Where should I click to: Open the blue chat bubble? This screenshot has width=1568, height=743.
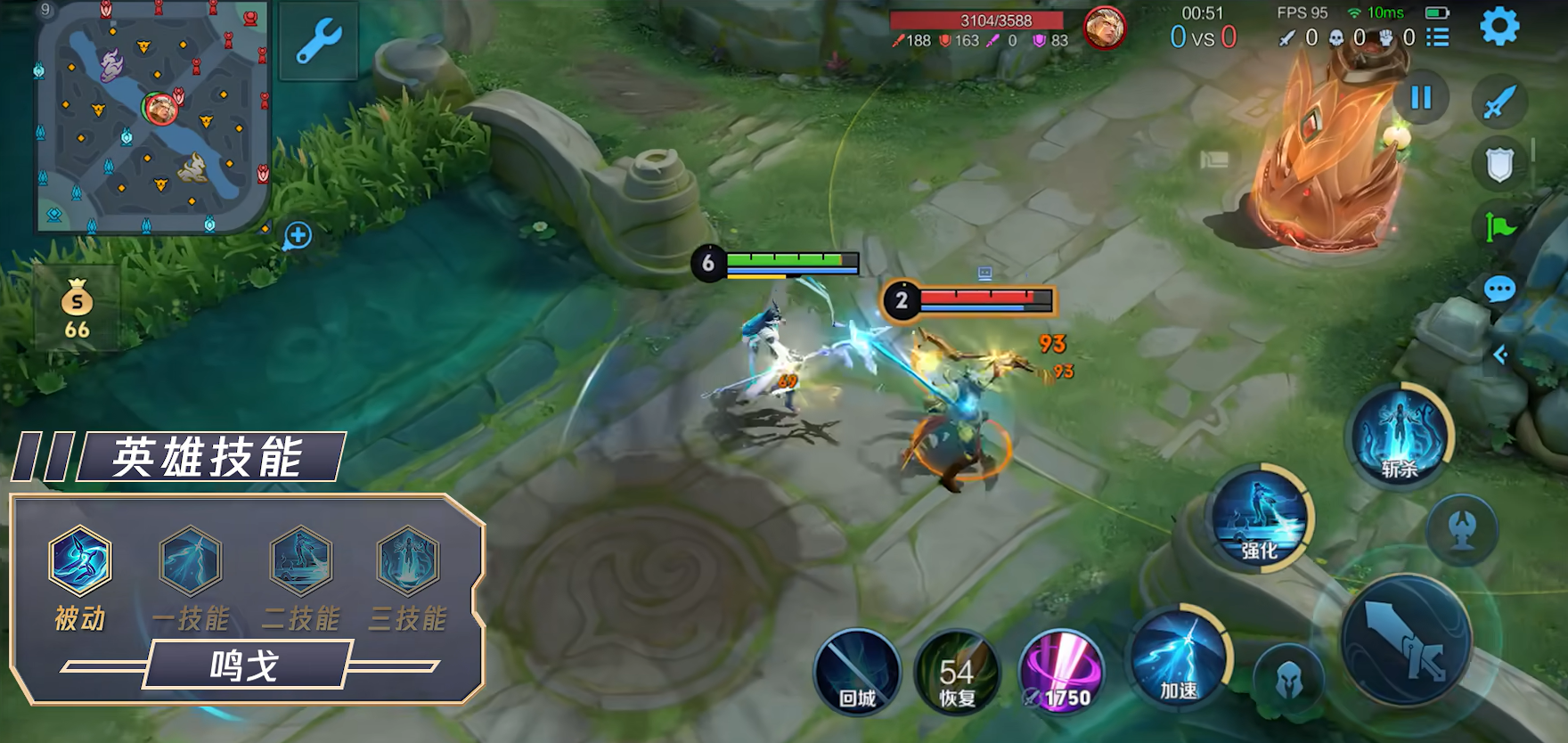pyautogui.click(x=1499, y=290)
